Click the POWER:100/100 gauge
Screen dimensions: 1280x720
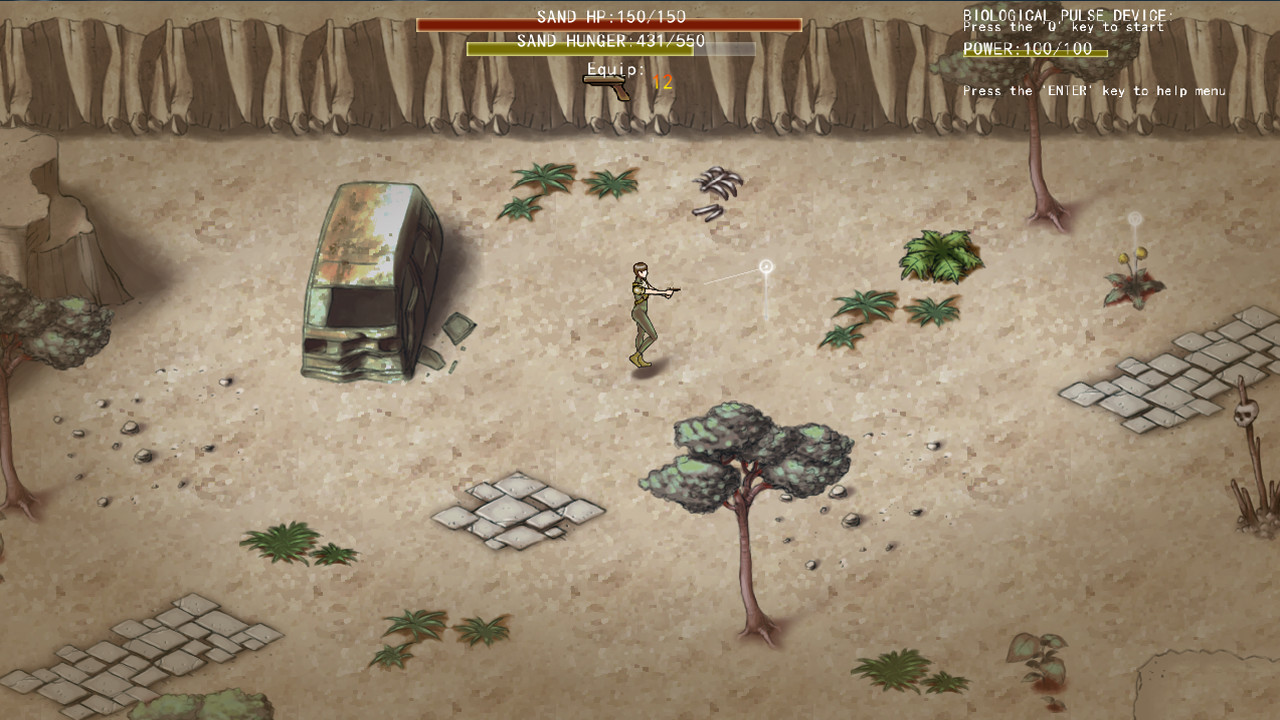click(x=1035, y=51)
